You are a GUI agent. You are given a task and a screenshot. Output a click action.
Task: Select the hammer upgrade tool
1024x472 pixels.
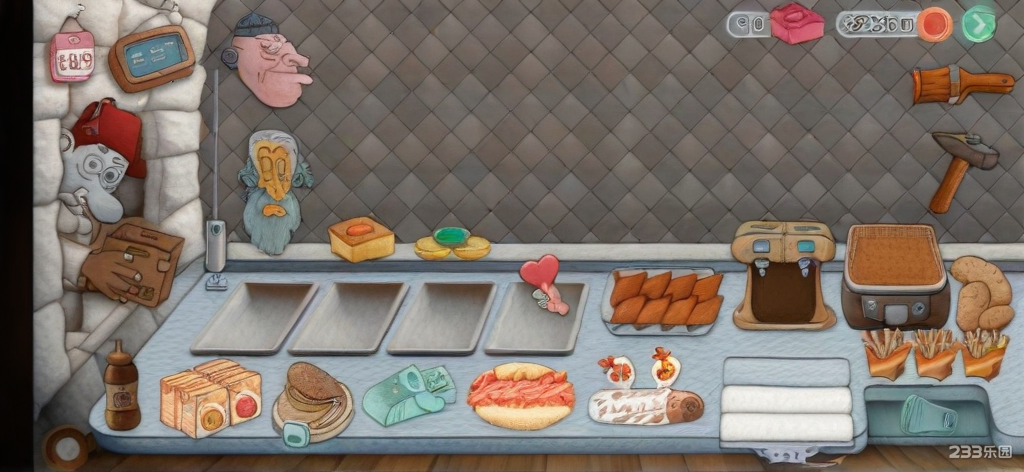coord(961,167)
